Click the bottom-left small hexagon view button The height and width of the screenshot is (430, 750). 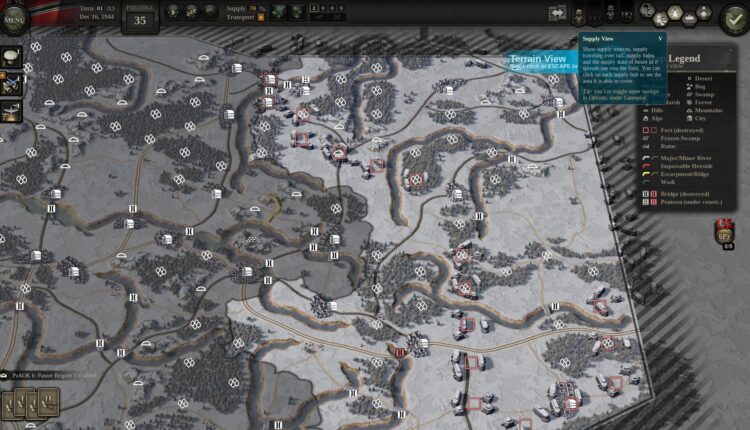(x=661, y=21)
